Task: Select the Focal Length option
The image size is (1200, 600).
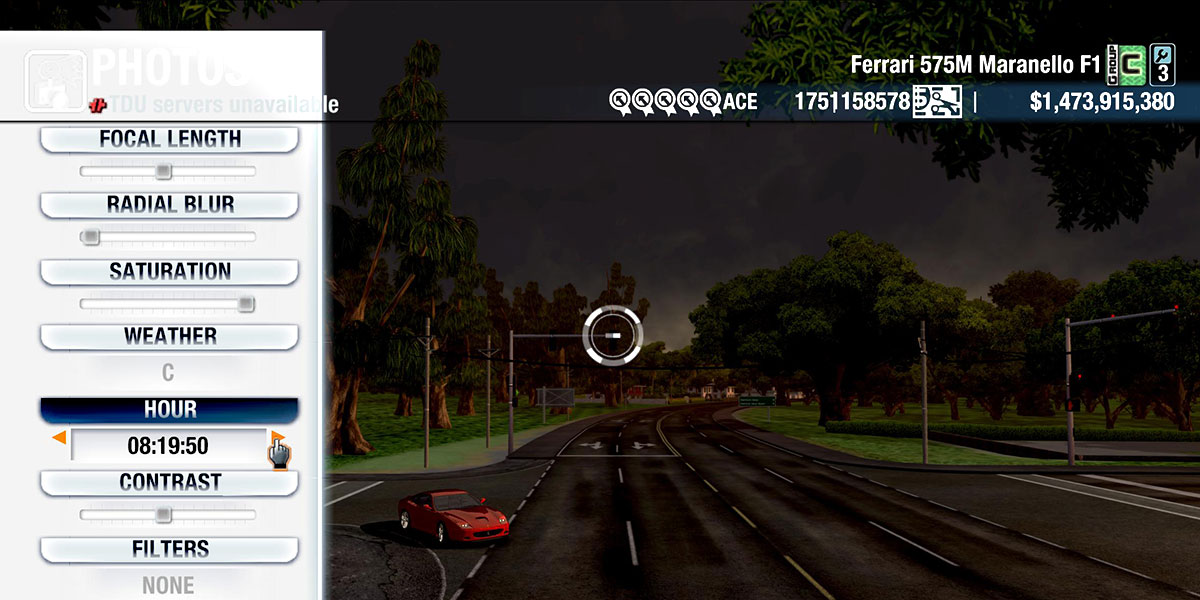Action: pos(169,139)
